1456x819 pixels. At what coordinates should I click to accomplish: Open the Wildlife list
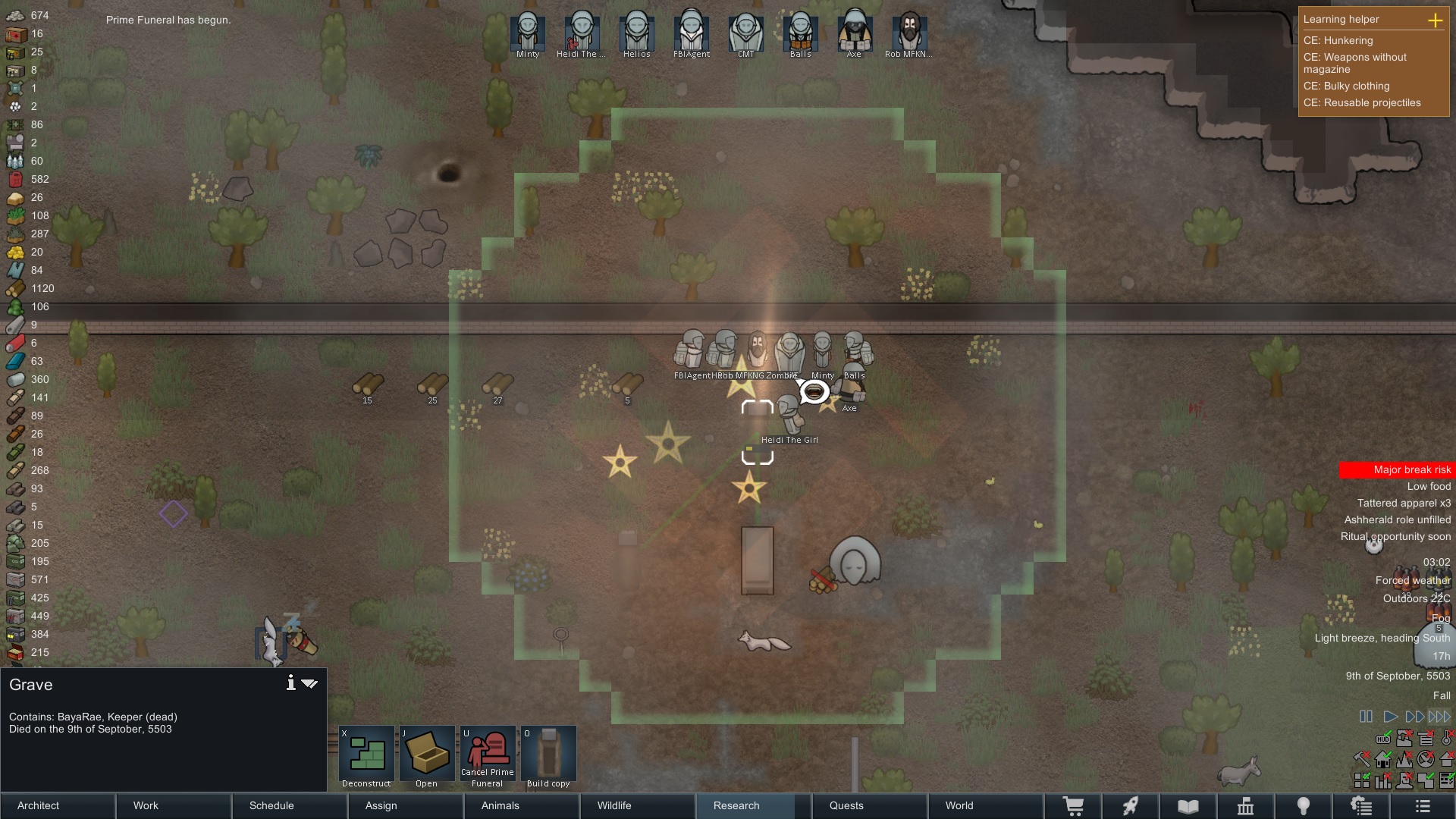pyautogui.click(x=636, y=805)
